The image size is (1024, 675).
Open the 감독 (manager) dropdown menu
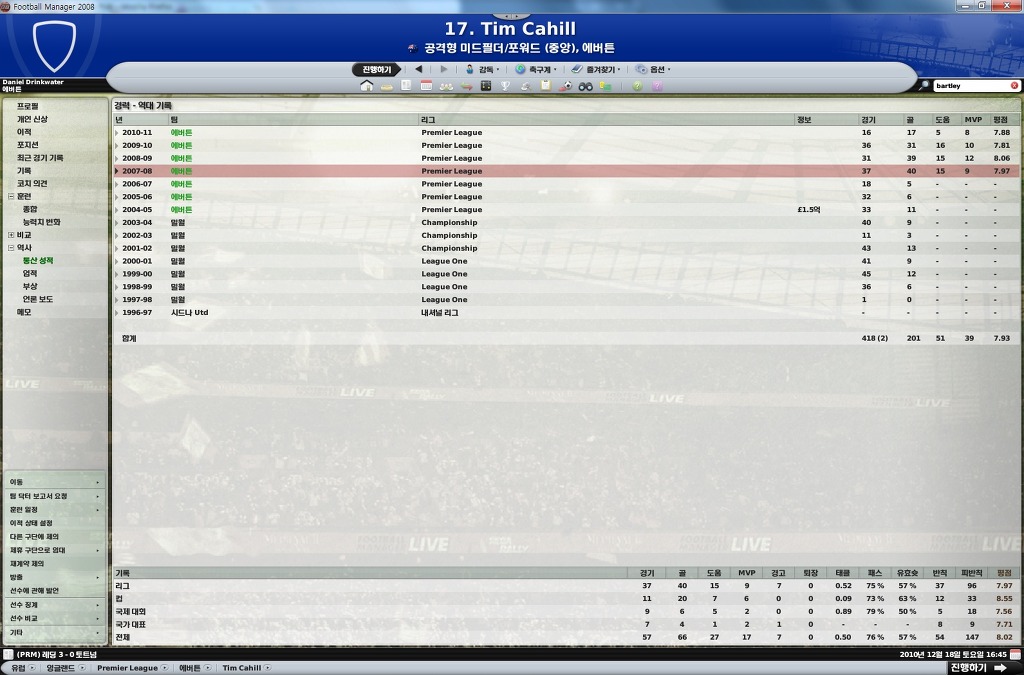[x=485, y=70]
